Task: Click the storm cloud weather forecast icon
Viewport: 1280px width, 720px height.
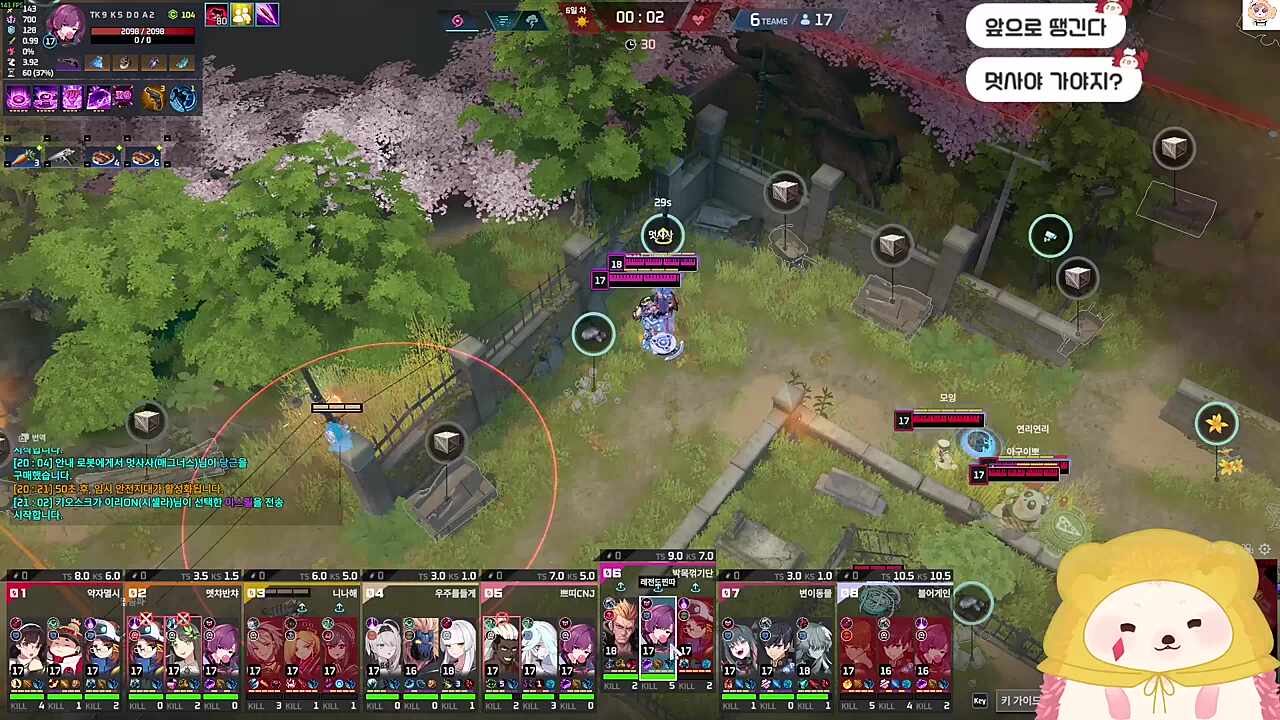Action: 532,22
